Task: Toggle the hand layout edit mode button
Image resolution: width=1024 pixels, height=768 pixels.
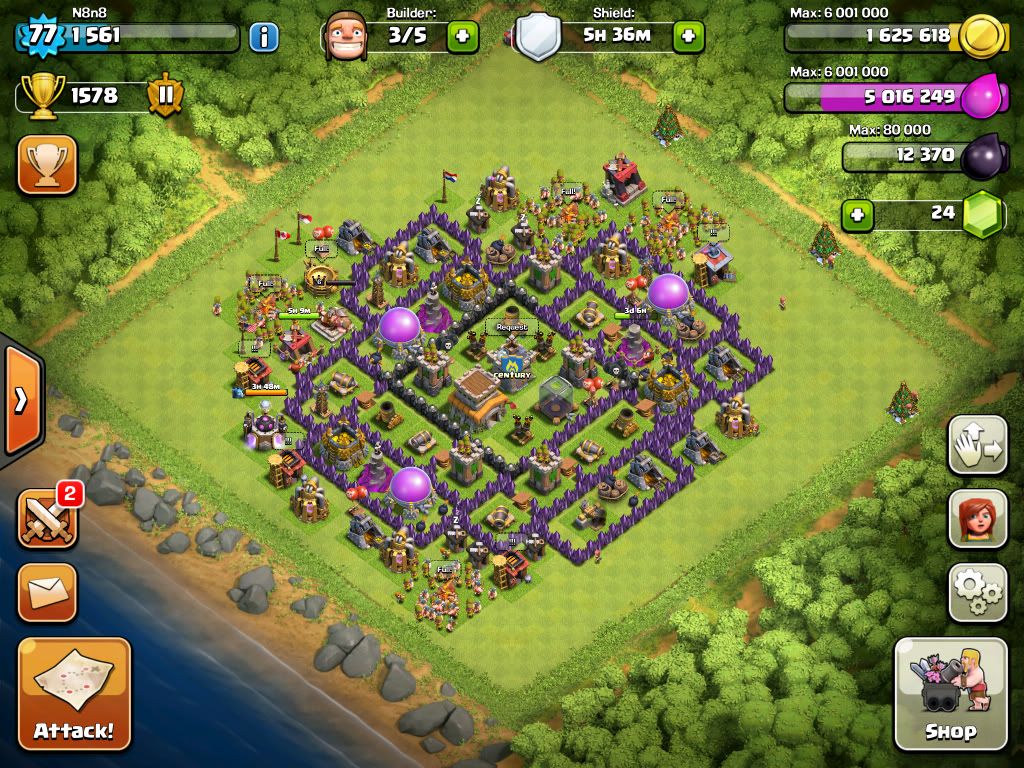Action: [x=977, y=444]
